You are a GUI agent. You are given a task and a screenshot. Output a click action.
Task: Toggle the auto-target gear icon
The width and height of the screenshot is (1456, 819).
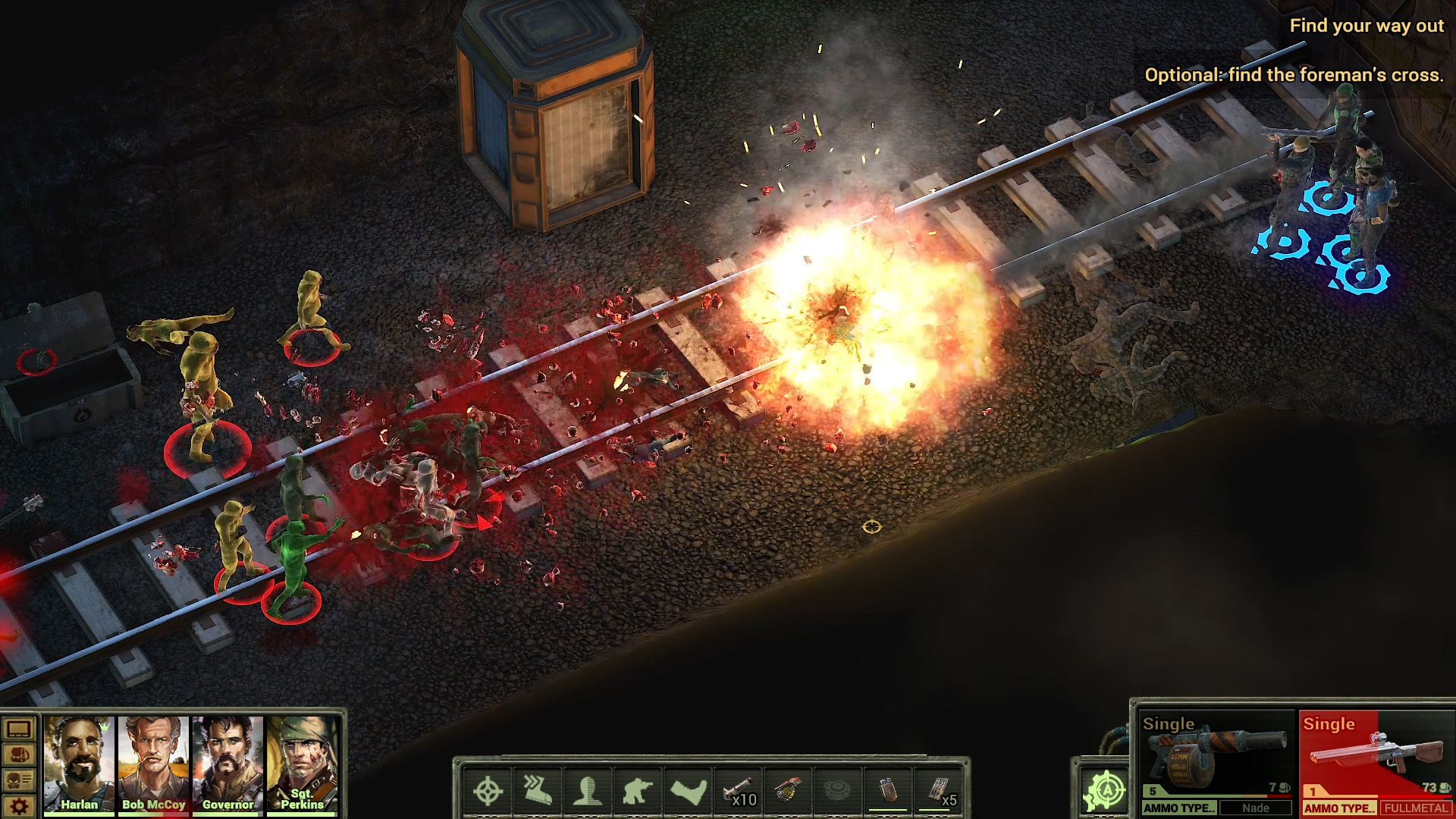click(x=1105, y=792)
